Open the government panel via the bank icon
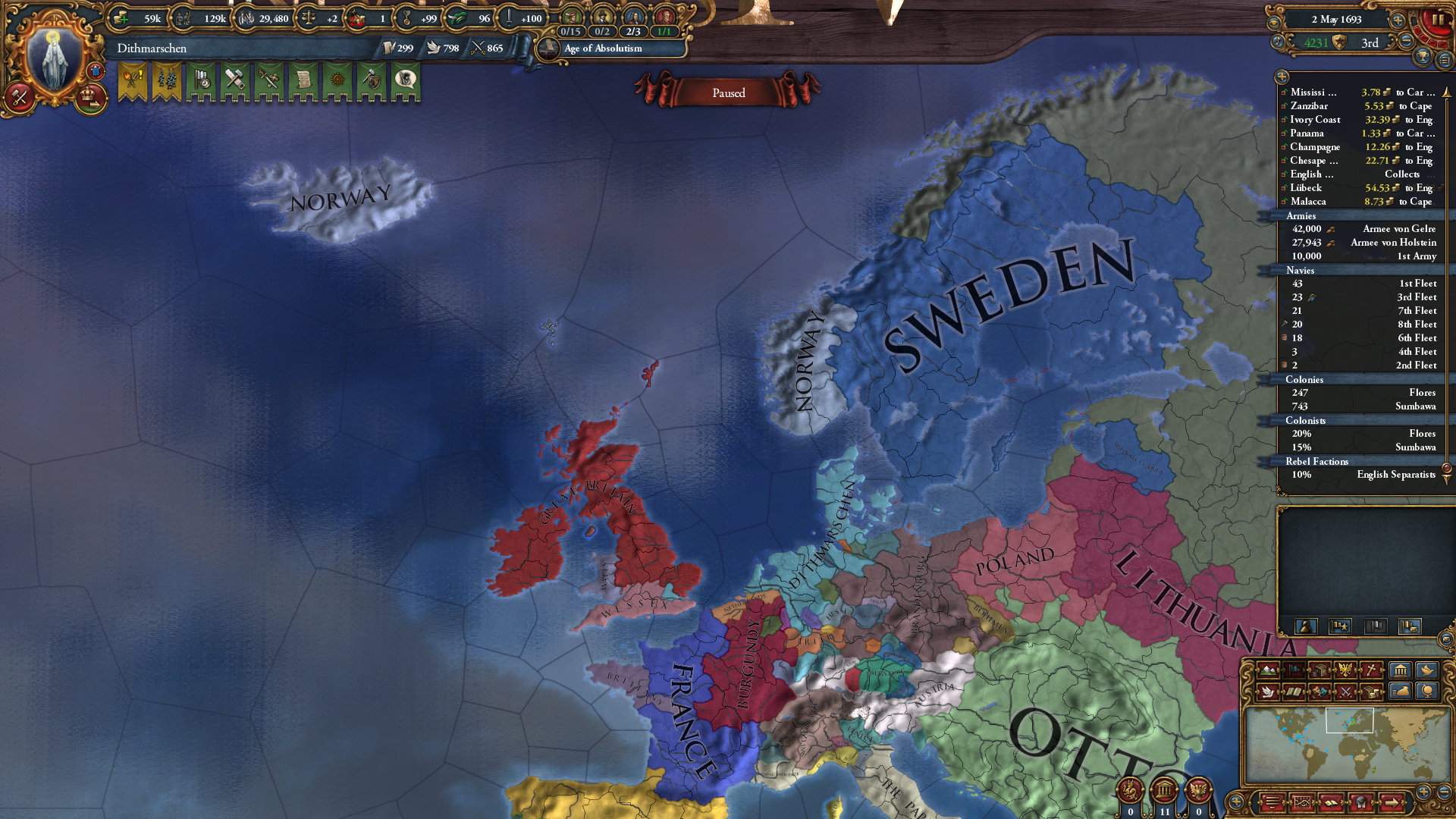 (1399, 670)
